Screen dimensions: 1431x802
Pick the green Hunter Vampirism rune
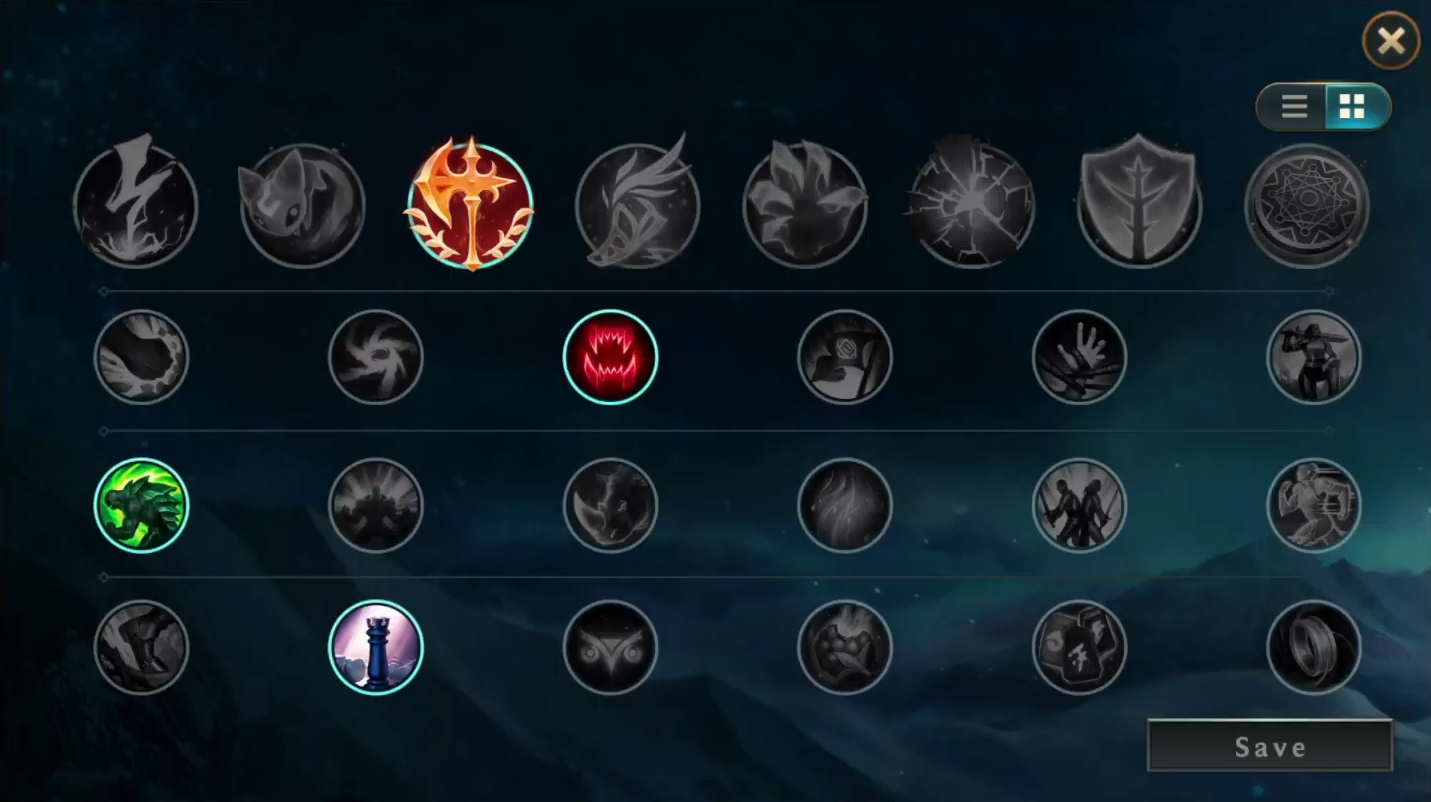141,506
